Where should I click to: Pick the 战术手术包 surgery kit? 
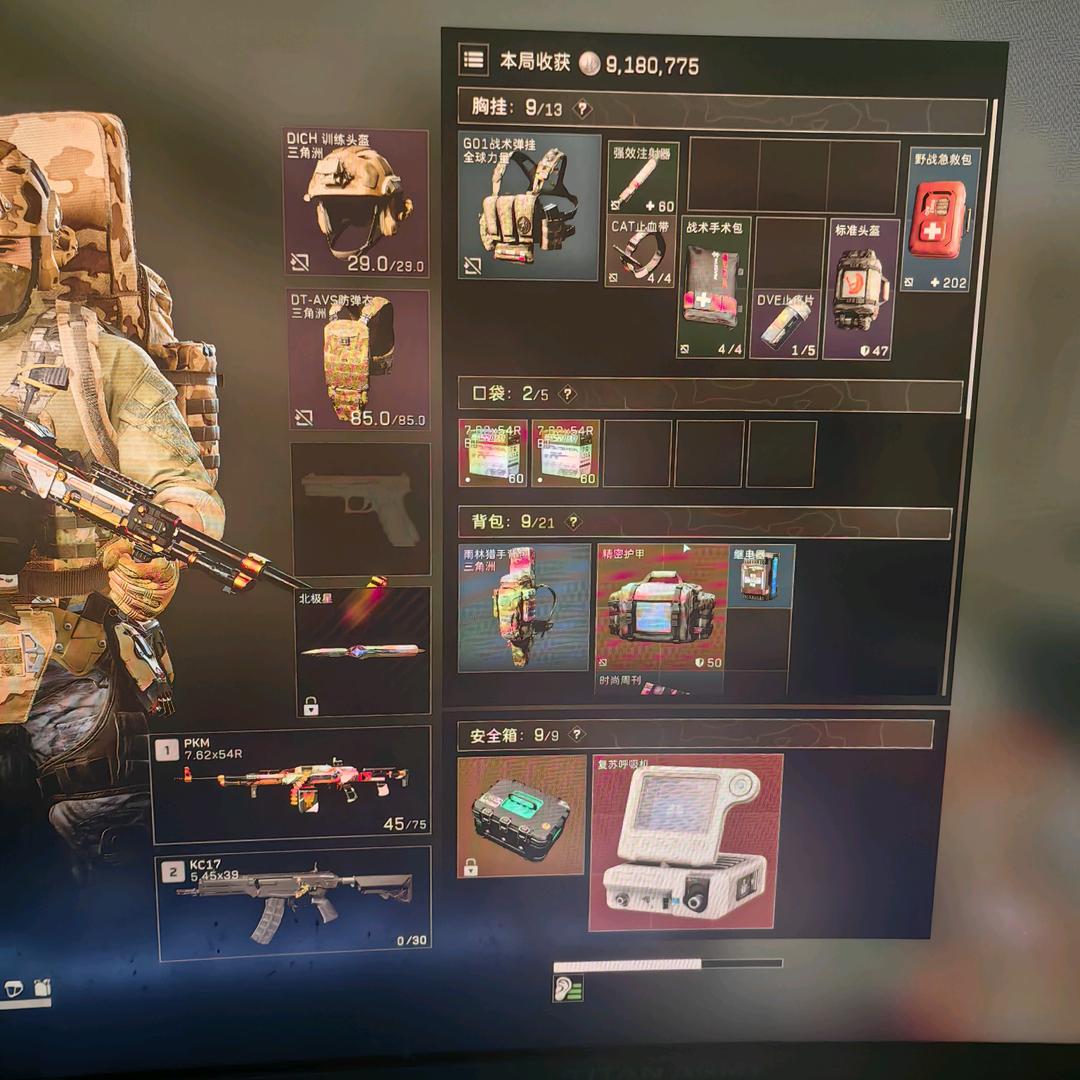714,287
